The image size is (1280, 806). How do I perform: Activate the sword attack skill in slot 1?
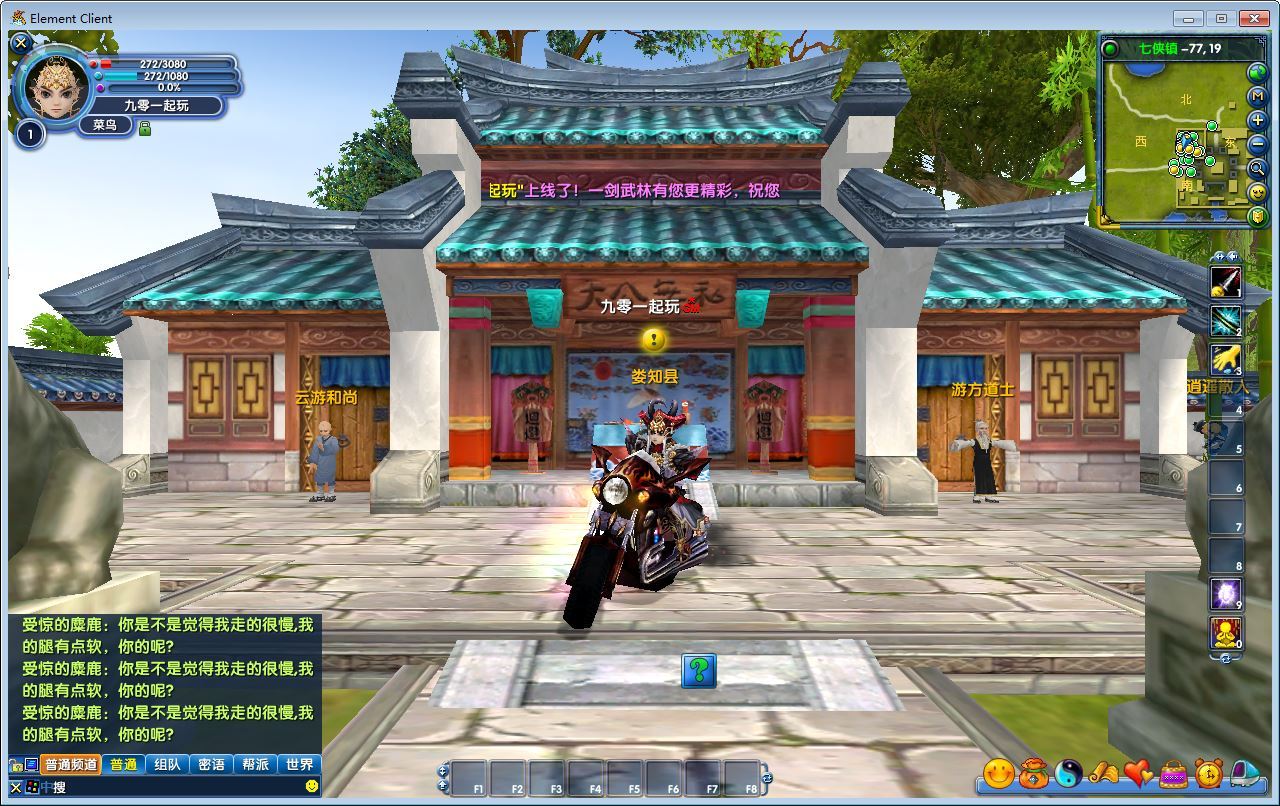pyautogui.click(x=1226, y=282)
